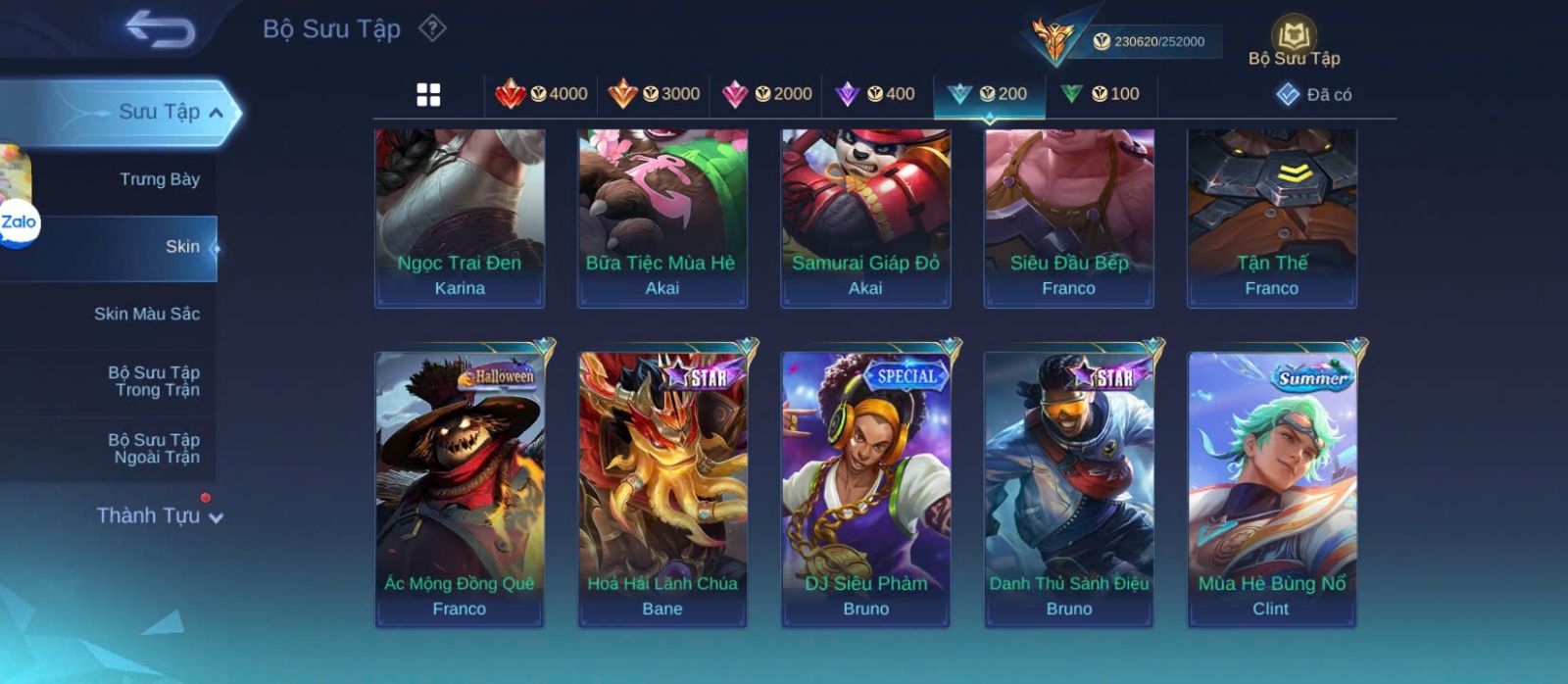Screen dimensions: 1568x684
Task: Open the Trưng Bày section
Action: click(159, 179)
